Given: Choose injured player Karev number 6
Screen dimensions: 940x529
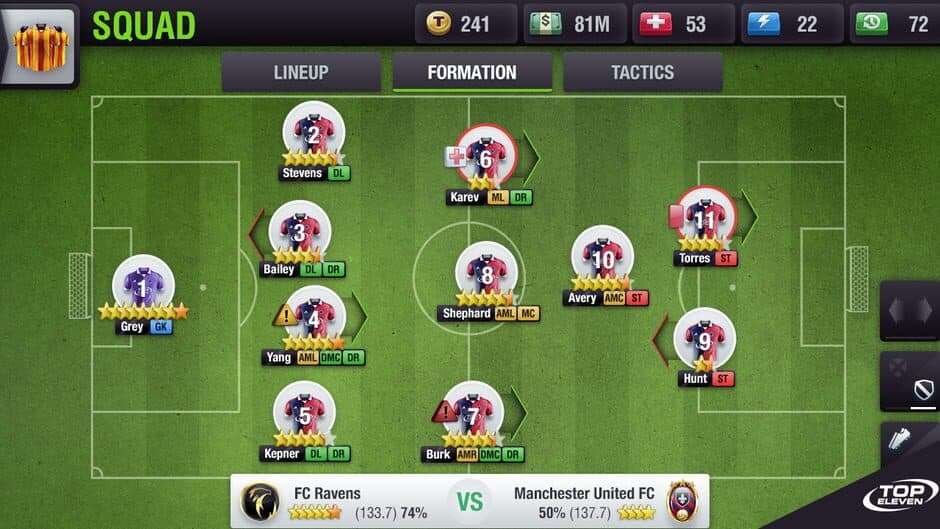Looking at the screenshot, I should click(486, 157).
